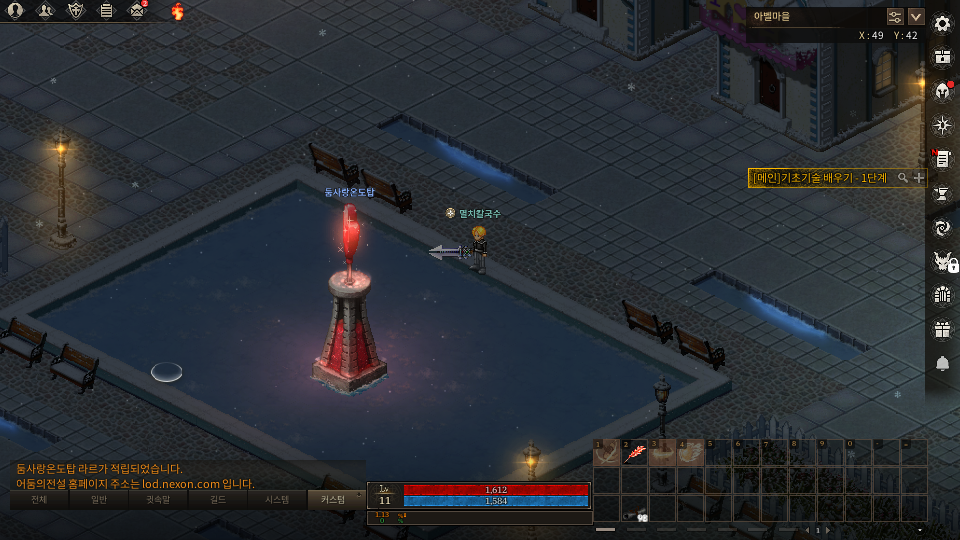Select the 기초기술 배우기 main quest tracker

point(822,177)
